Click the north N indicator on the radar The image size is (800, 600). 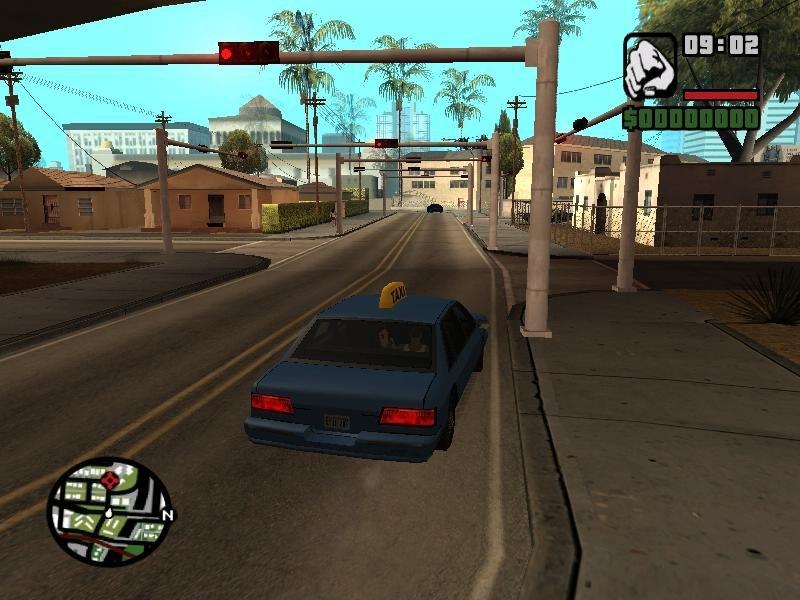tap(167, 516)
